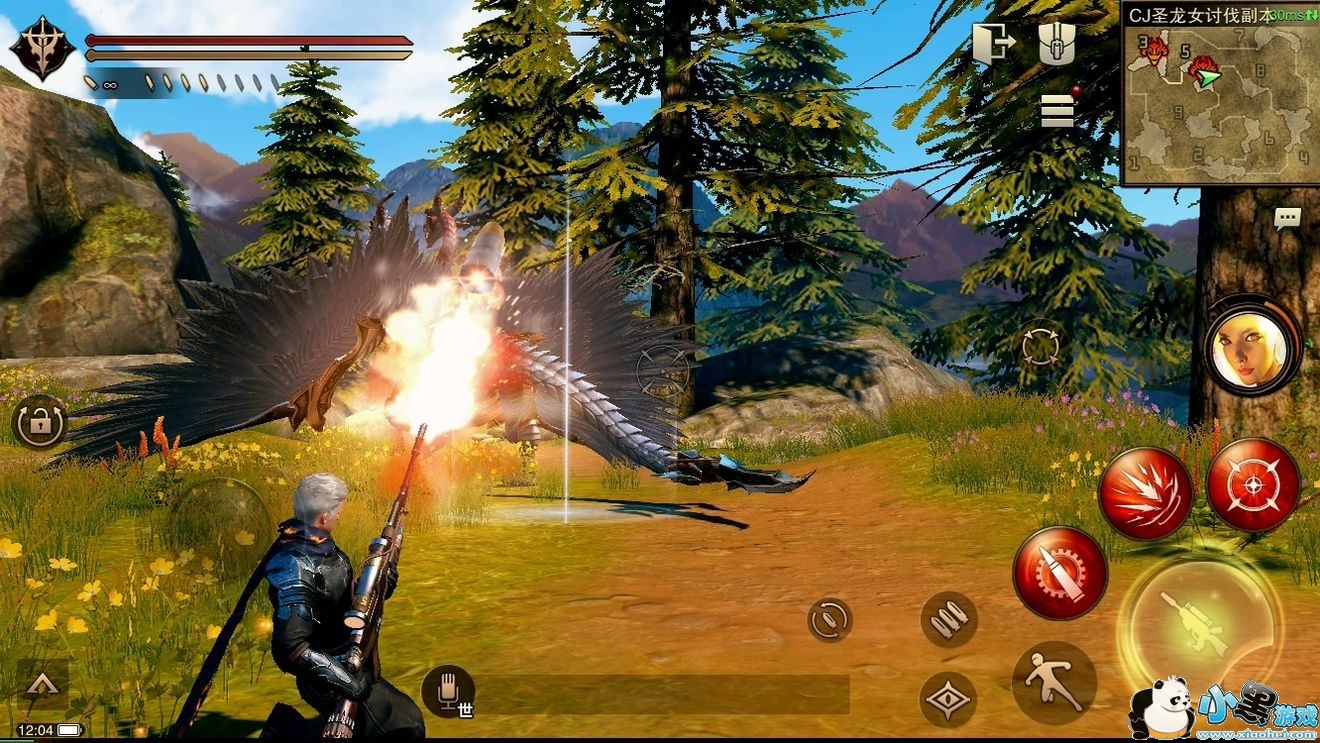Tap the diamond-shaped eye button
The height and width of the screenshot is (743, 1320).
coord(947,699)
